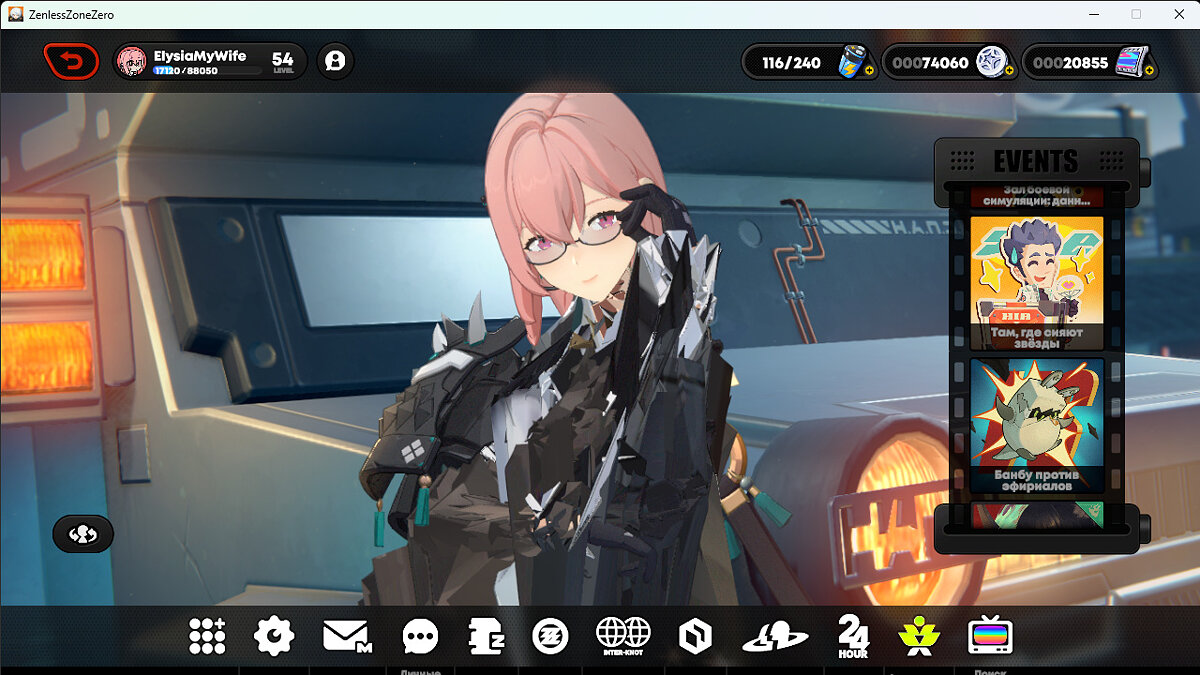The image size is (1200, 675).
Task: Open the gear settings menu
Action: [x=274, y=636]
